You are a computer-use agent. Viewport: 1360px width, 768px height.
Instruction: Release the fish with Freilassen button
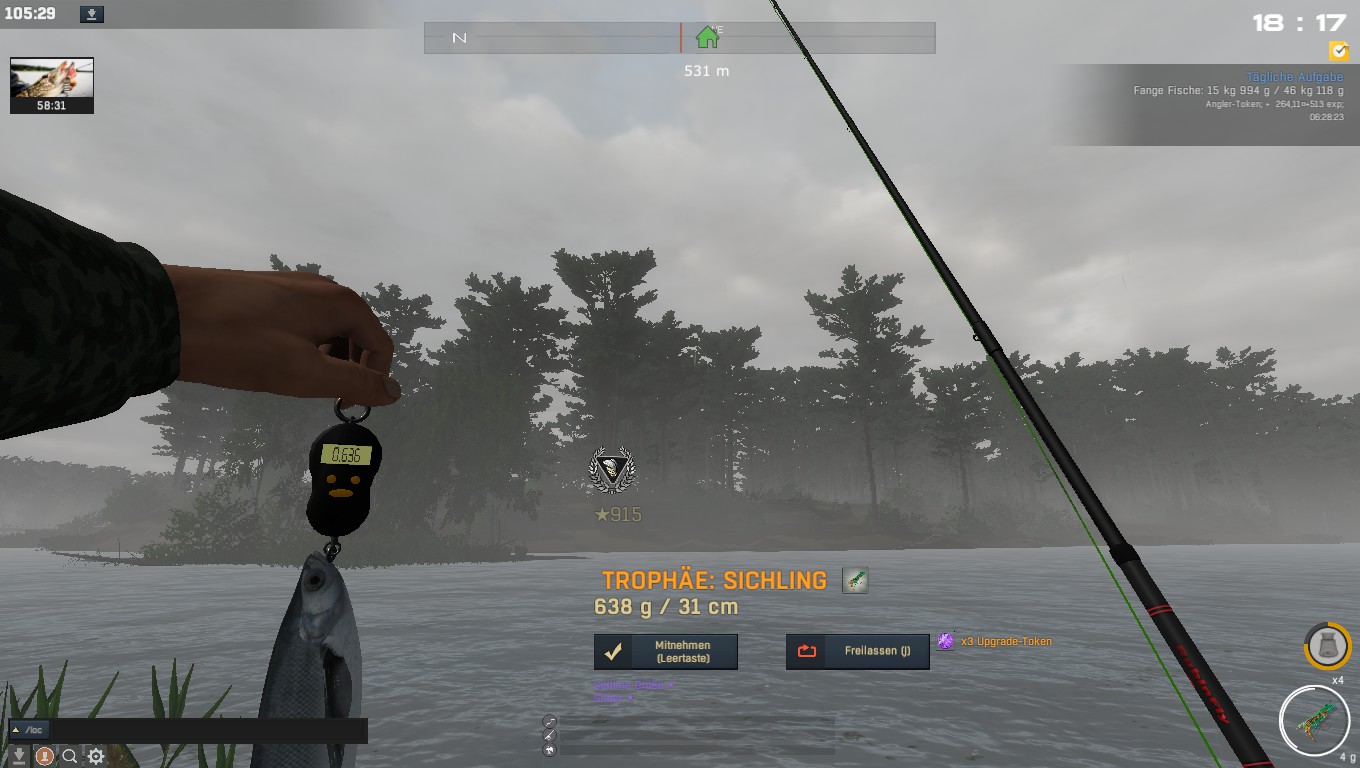[x=858, y=651]
